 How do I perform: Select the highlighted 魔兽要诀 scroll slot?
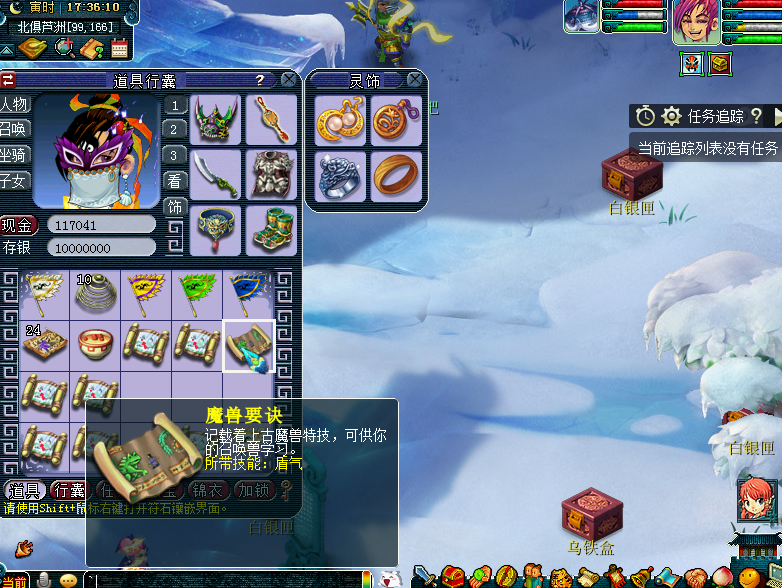click(249, 346)
